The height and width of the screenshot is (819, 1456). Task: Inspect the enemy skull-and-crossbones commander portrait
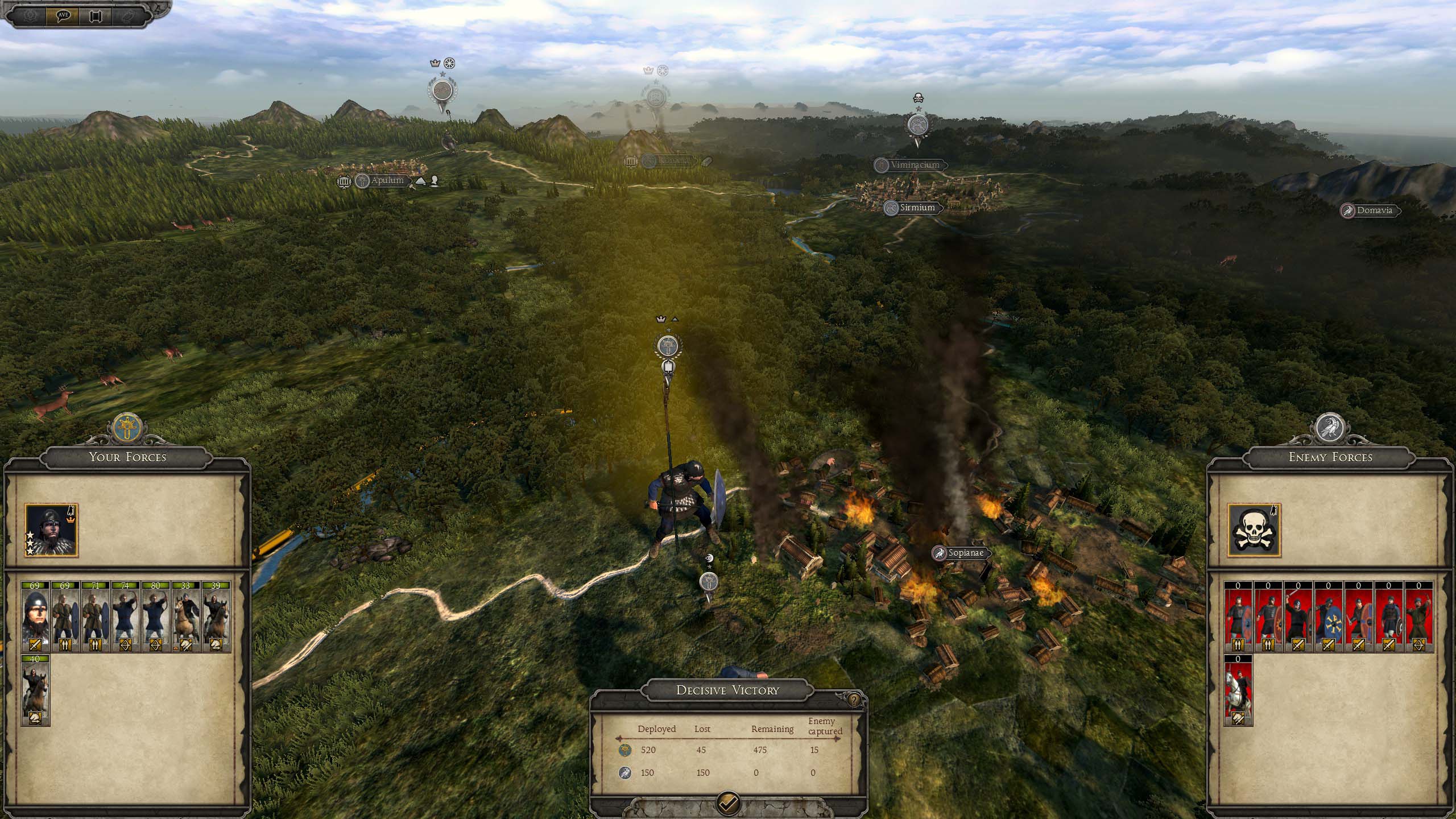[1254, 530]
